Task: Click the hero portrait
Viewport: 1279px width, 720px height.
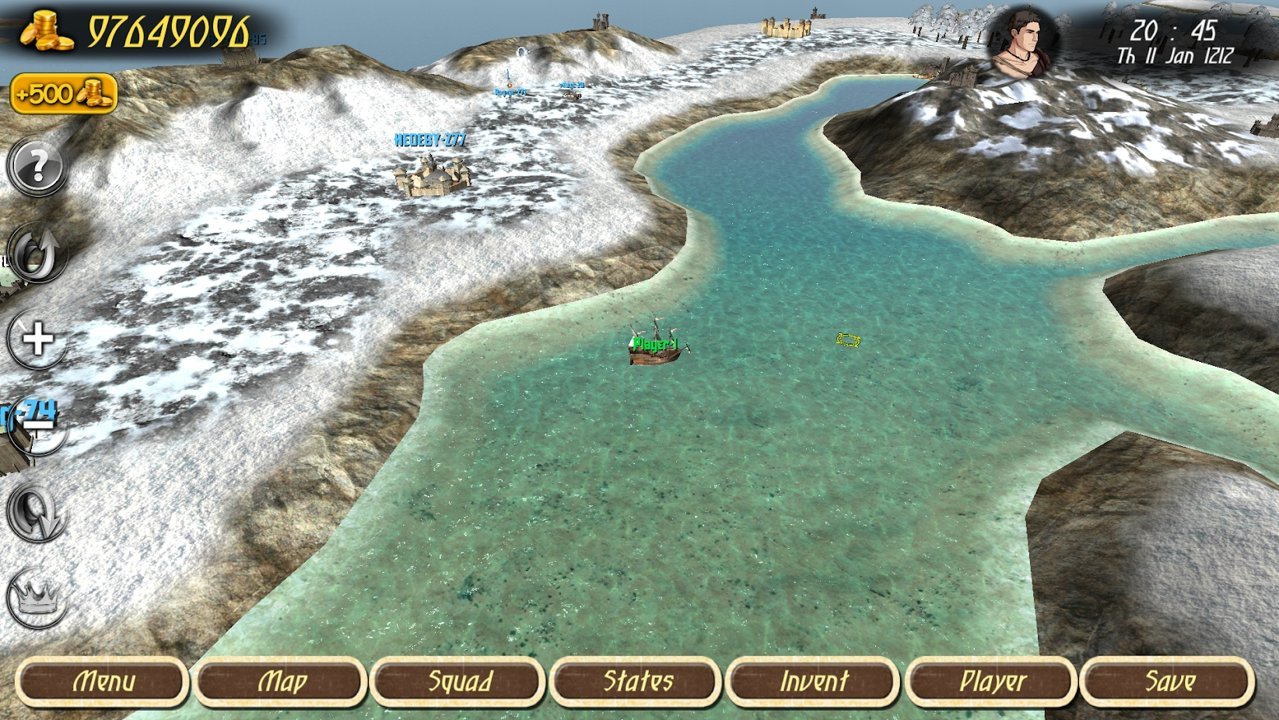Action: coord(1022,42)
